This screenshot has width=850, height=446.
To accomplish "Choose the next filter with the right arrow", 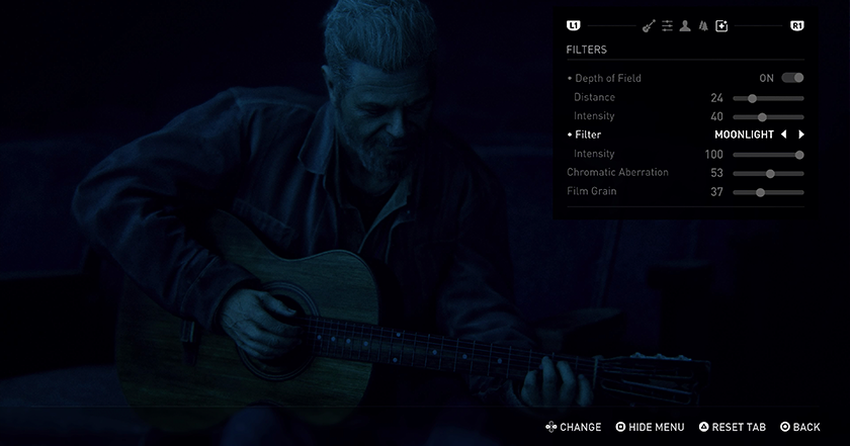I will [x=801, y=135].
